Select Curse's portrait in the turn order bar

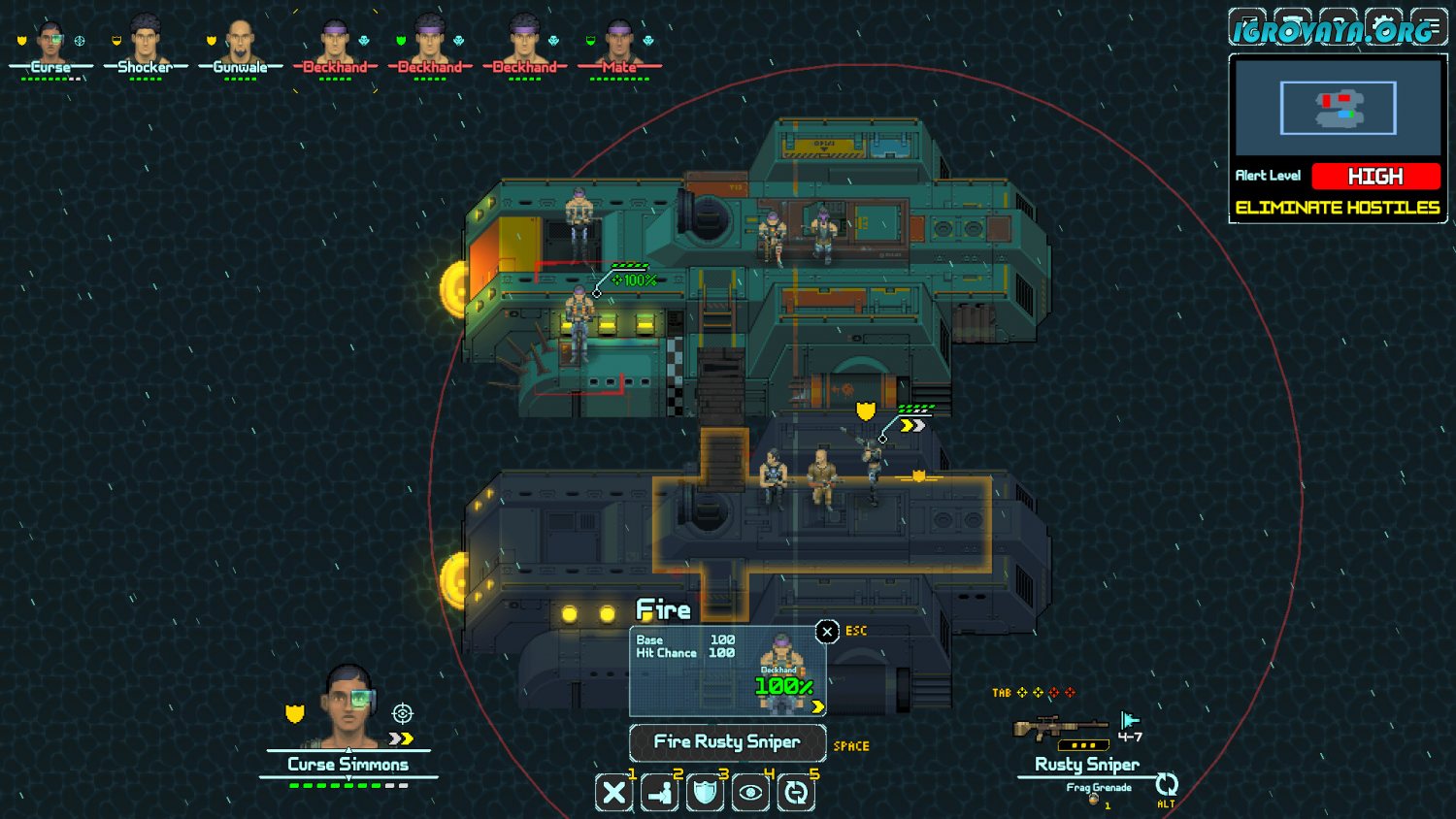click(x=50, y=44)
